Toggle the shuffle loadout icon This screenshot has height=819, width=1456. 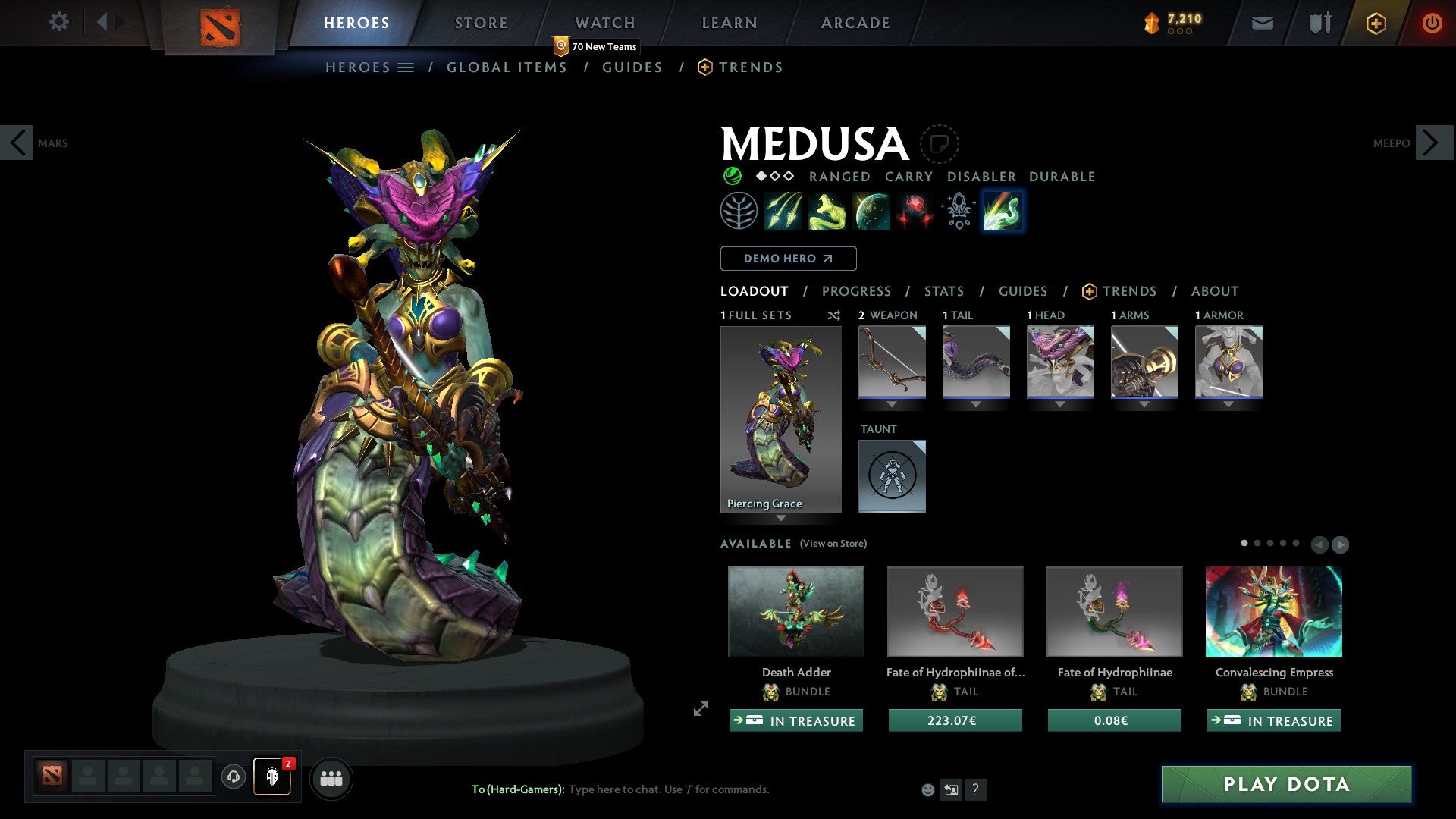tap(833, 315)
